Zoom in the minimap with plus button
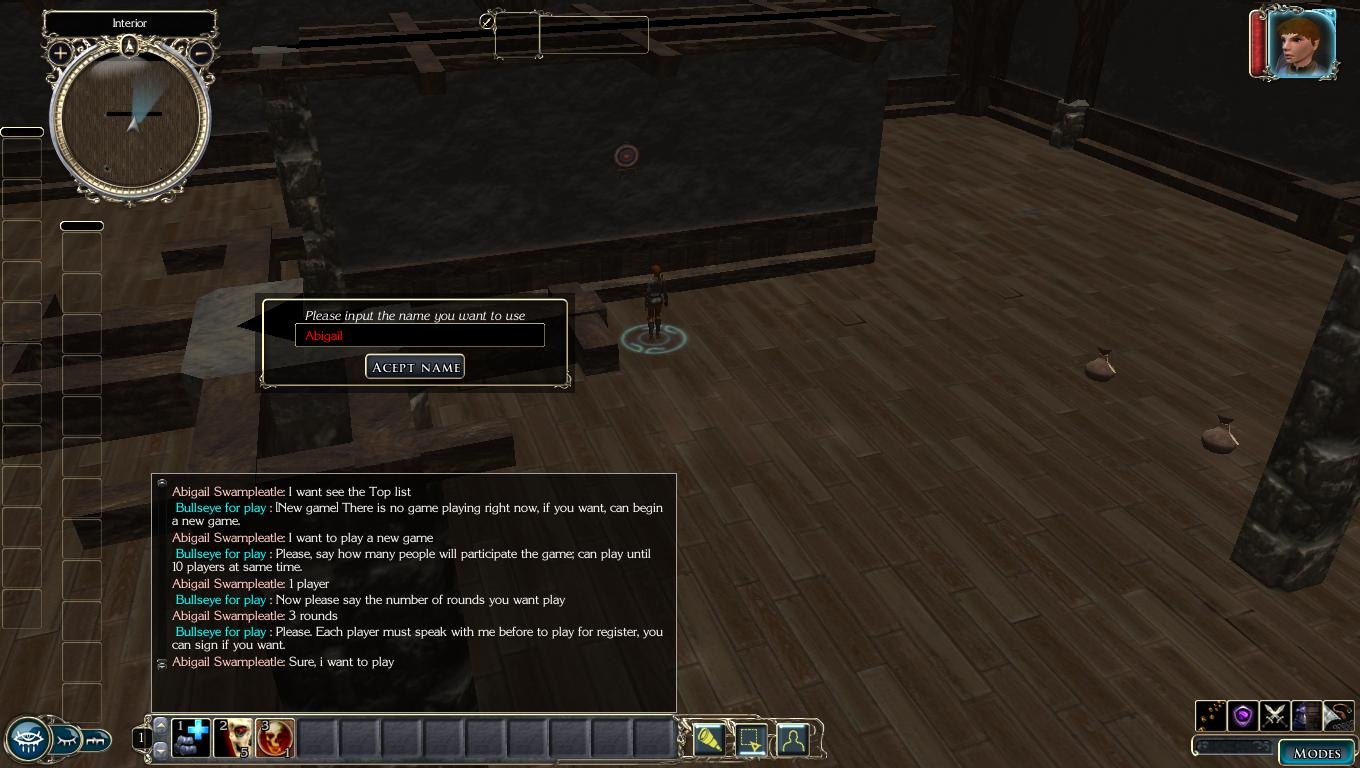The image size is (1360, 768). click(60, 53)
